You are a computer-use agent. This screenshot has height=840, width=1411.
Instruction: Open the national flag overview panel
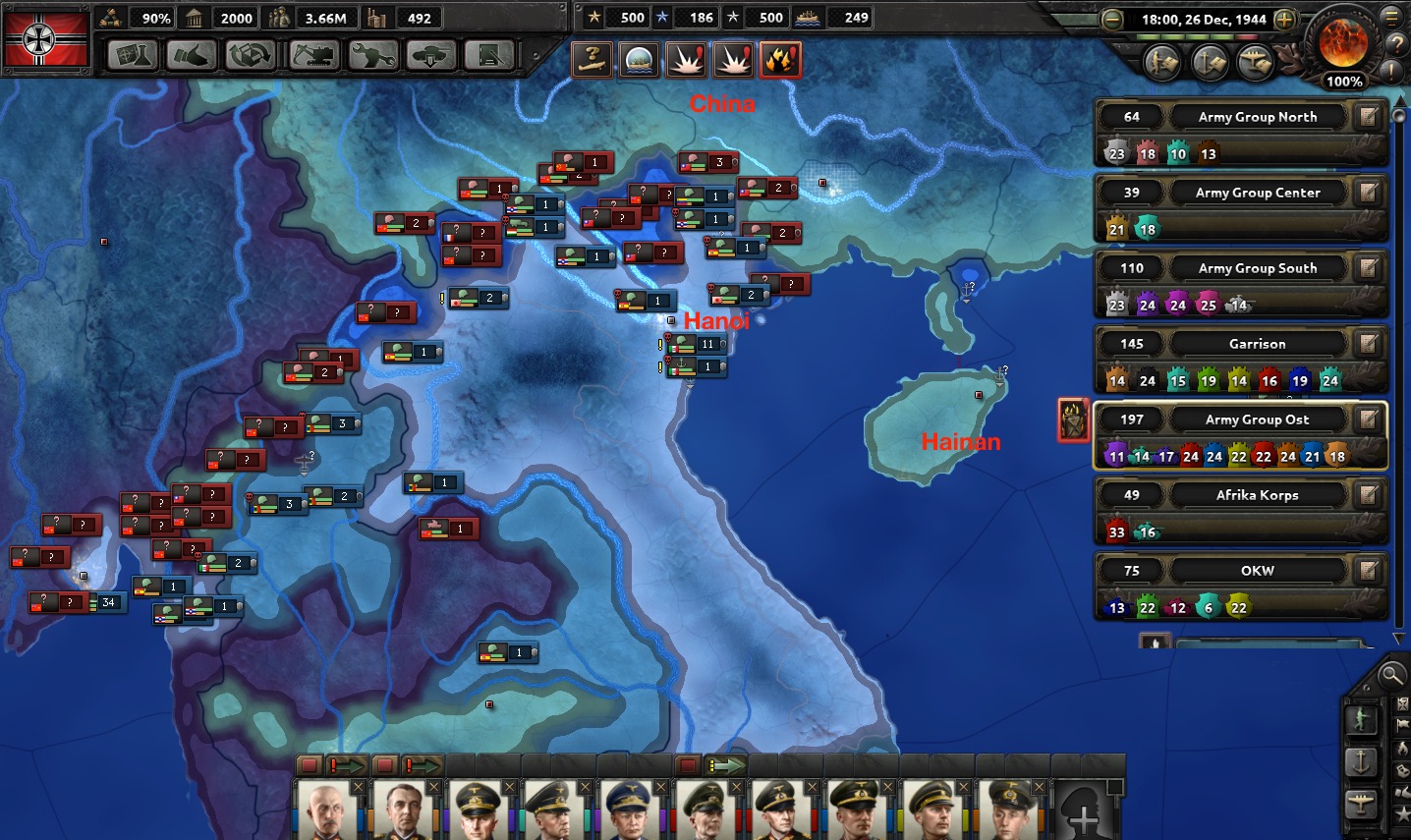tap(45, 39)
